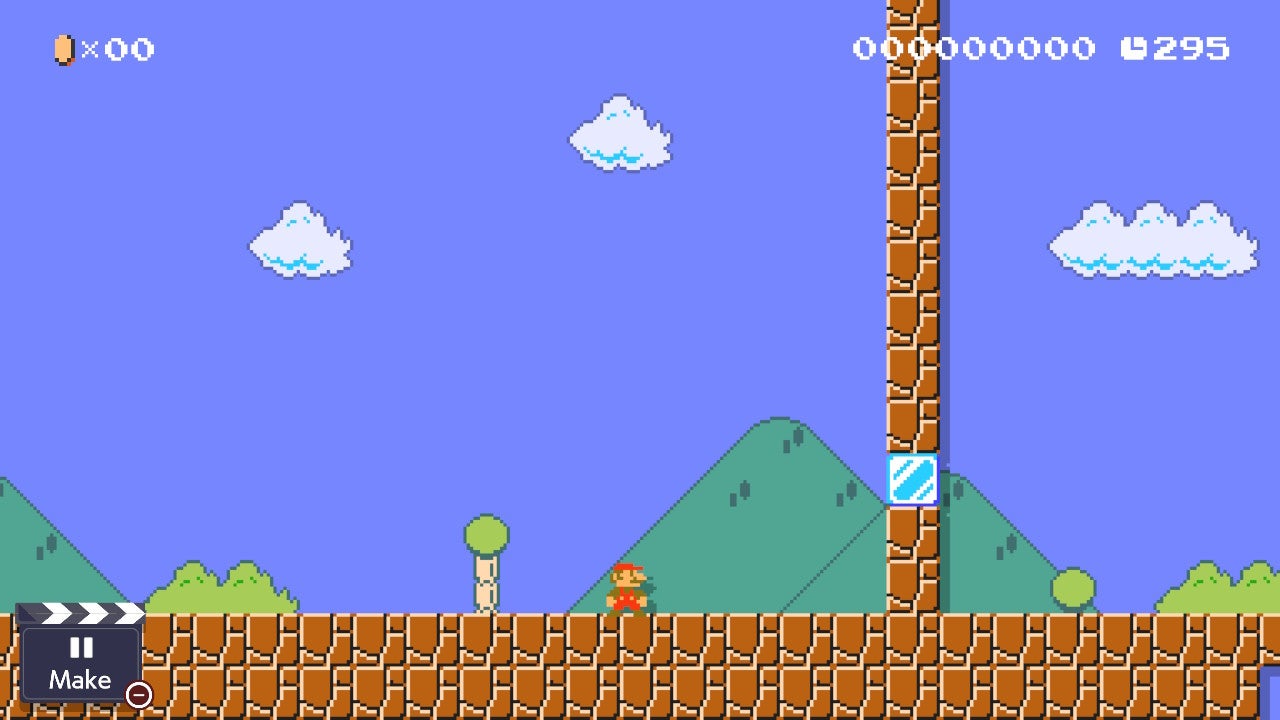1280x720 pixels.
Task: Select the triple cloud on the right edge
Action: click(1150, 240)
